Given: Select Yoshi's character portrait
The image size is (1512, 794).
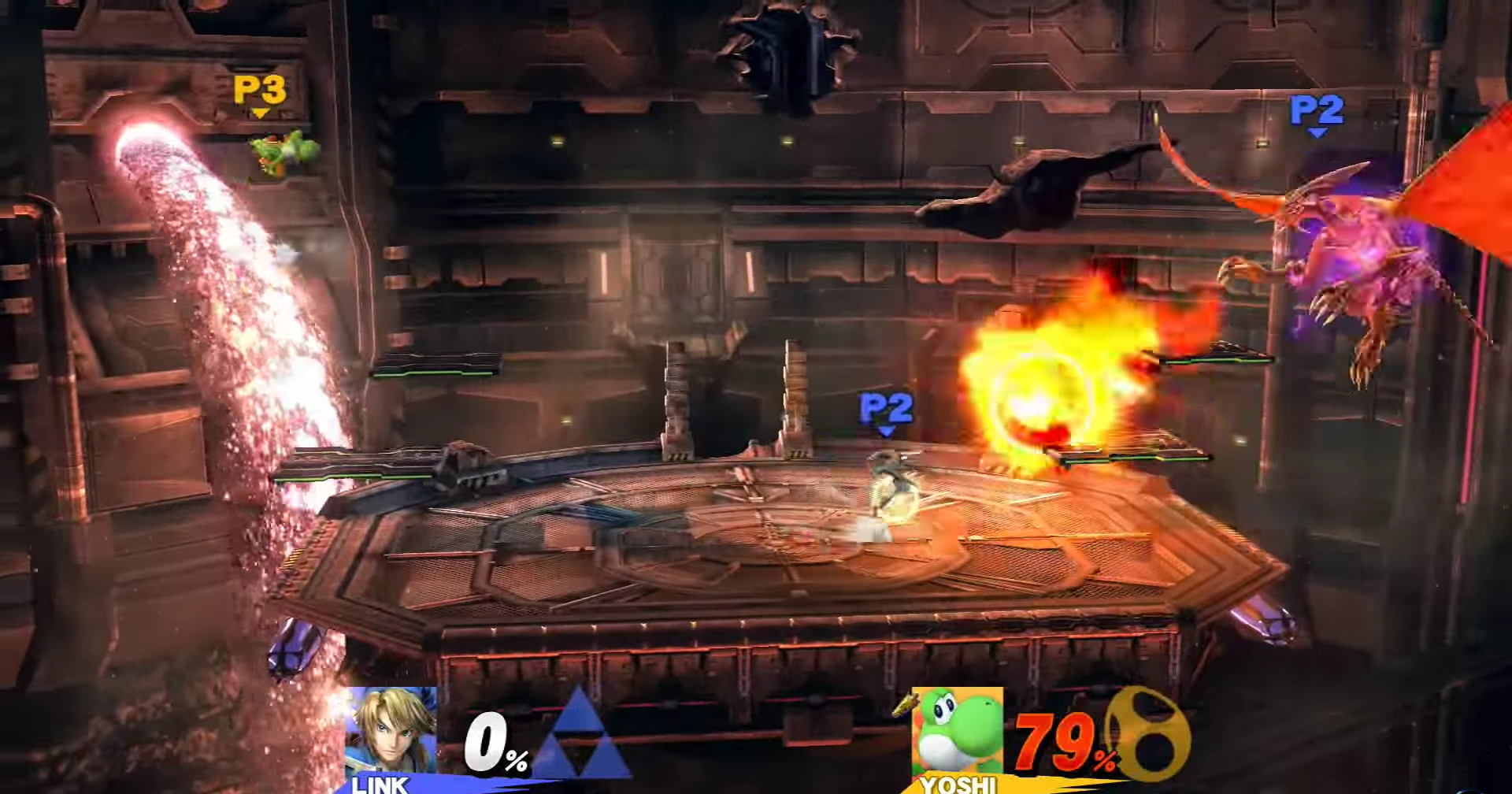Looking at the screenshot, I should (958, 733).
